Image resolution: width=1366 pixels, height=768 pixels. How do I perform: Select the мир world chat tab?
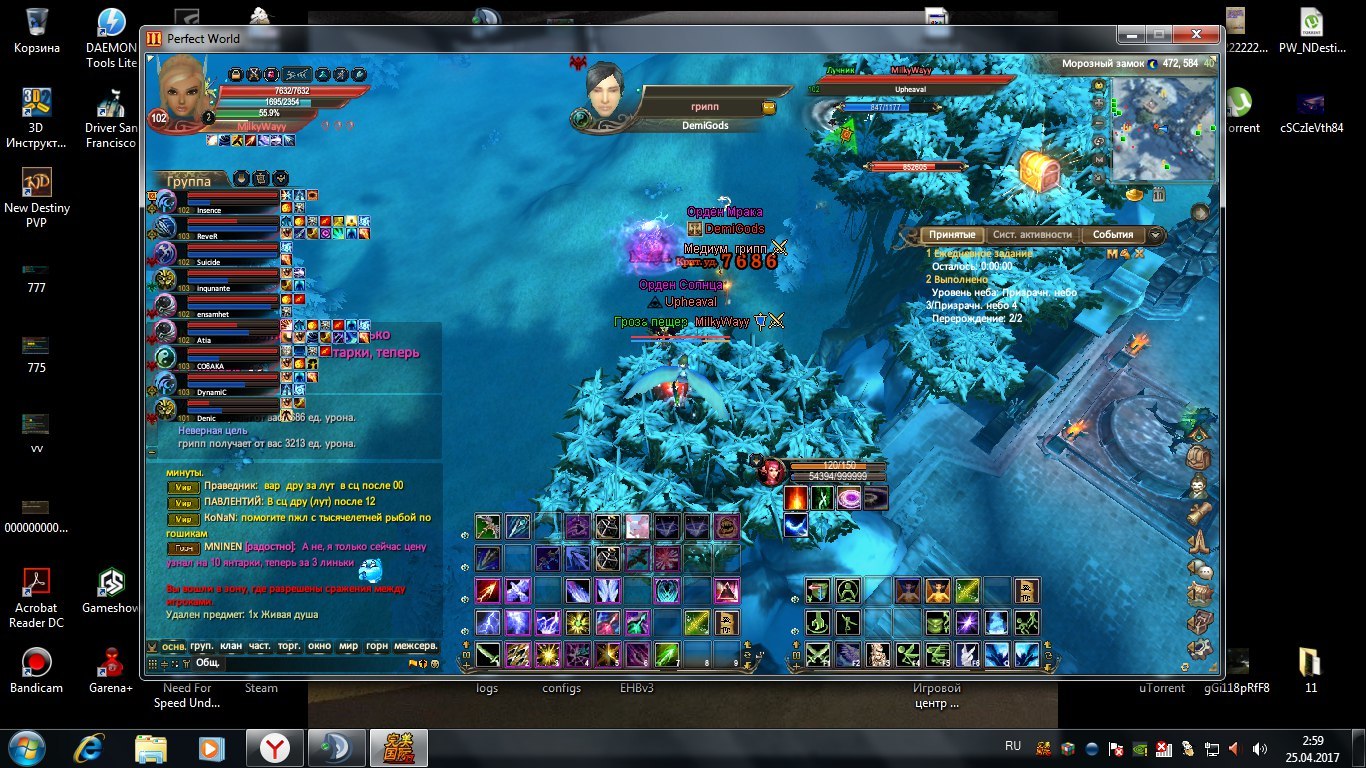[x=348, y=646]
